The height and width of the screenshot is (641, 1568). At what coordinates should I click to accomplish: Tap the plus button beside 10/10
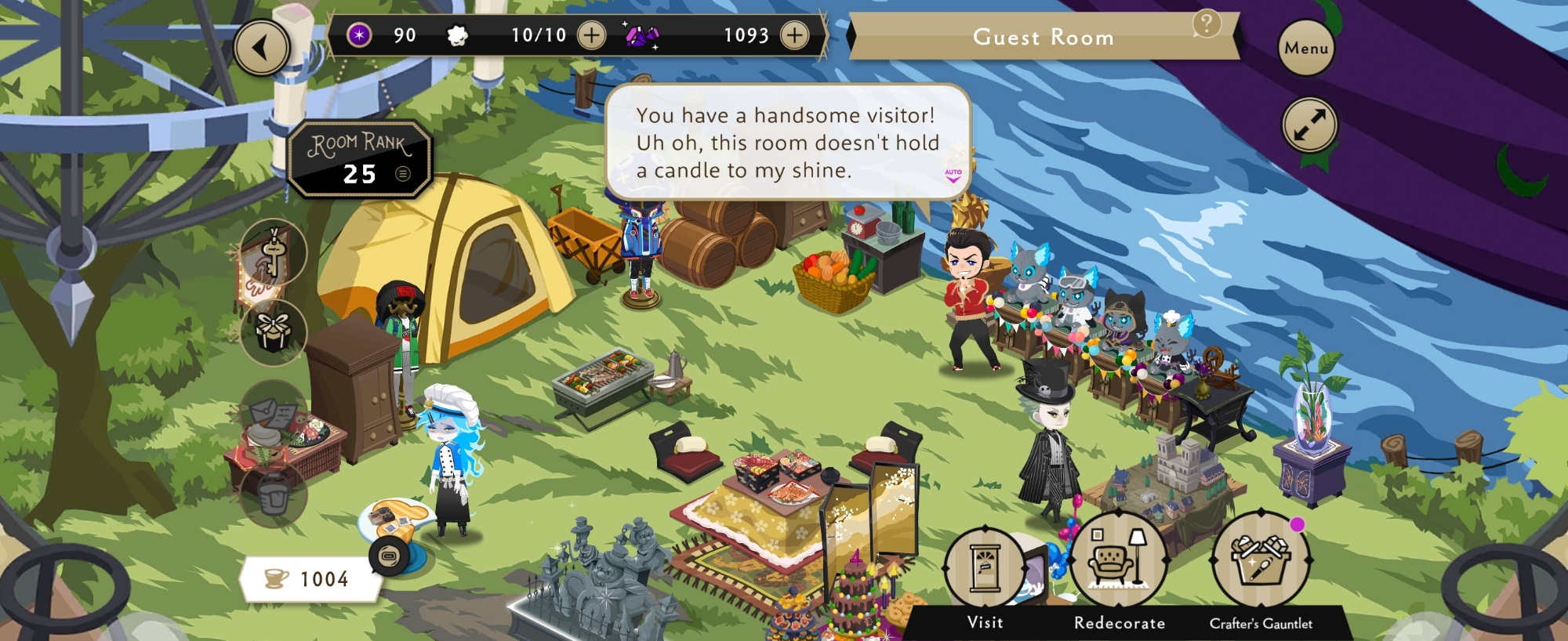(591, 35)
